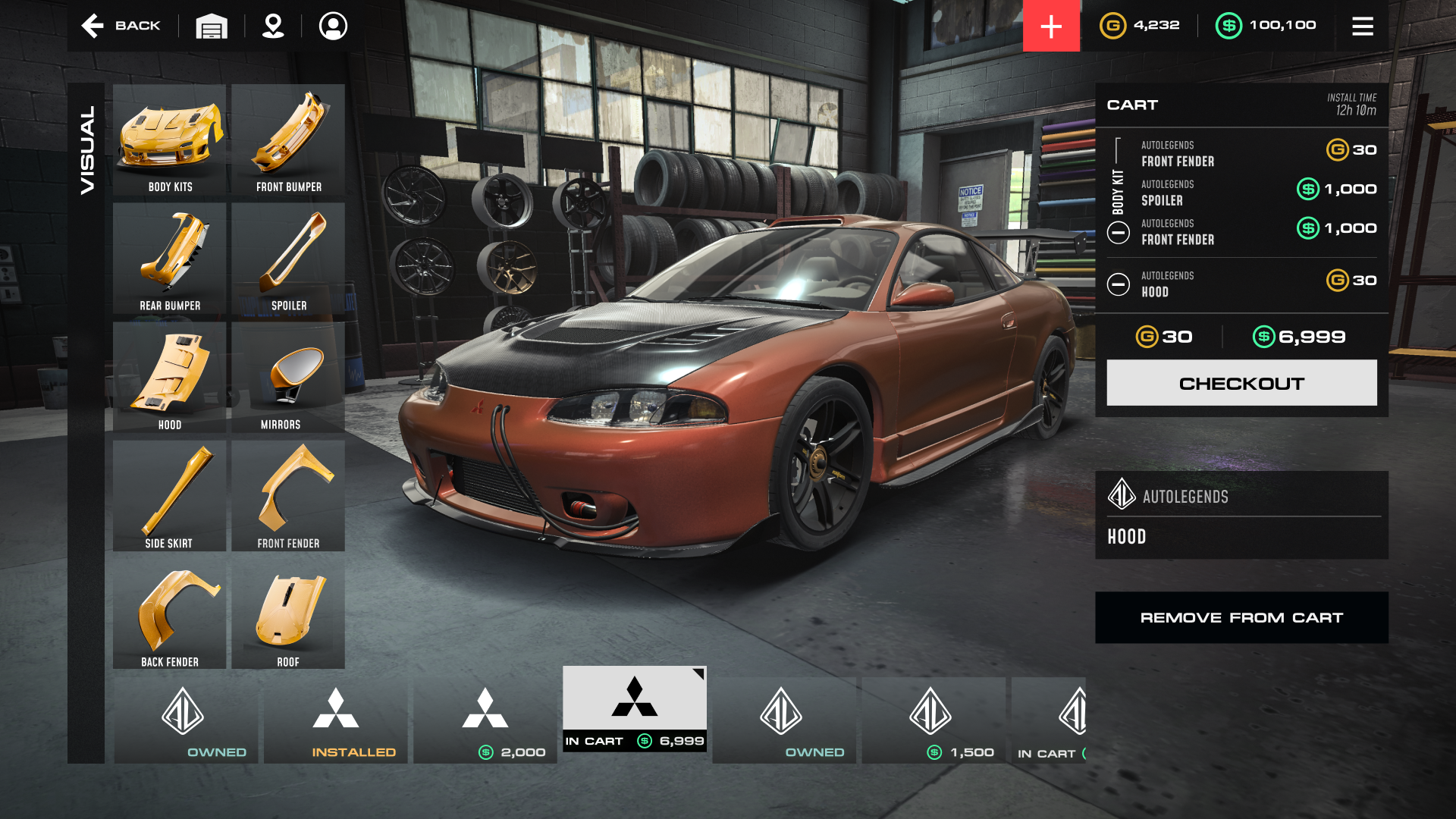Open the hamburger menu top right
The width and height of the screenshot is (1456, 819).
point(1362,25)
